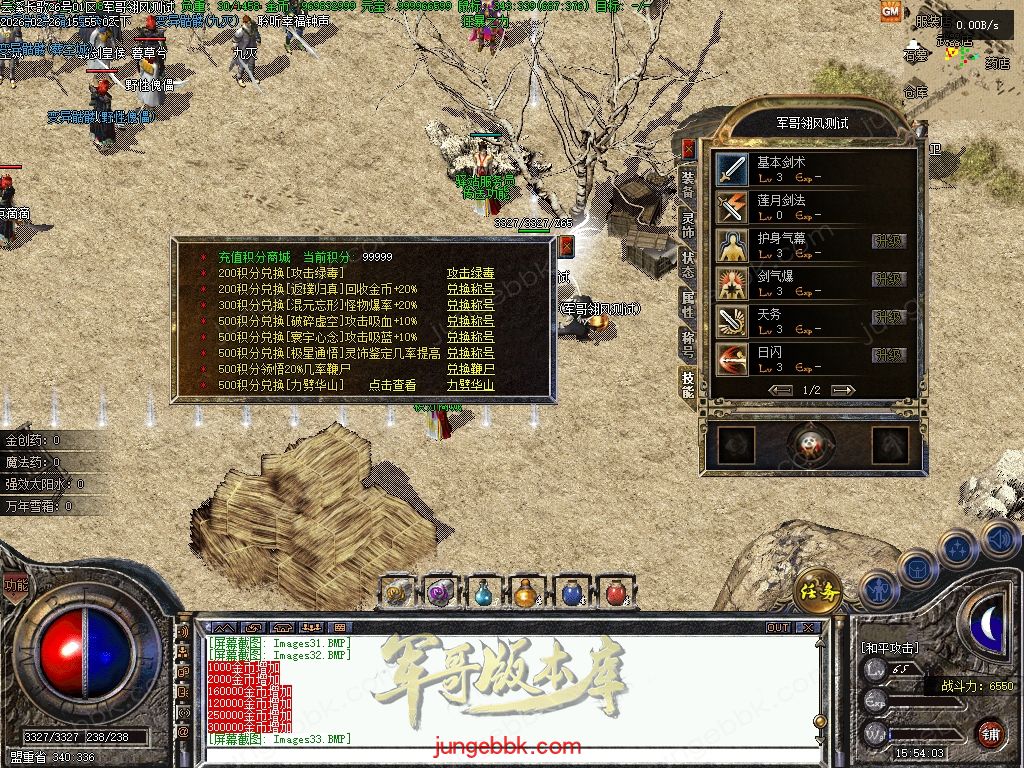
Task: Upgrade the 护身气幕 skill
Action: pos(888,241)
